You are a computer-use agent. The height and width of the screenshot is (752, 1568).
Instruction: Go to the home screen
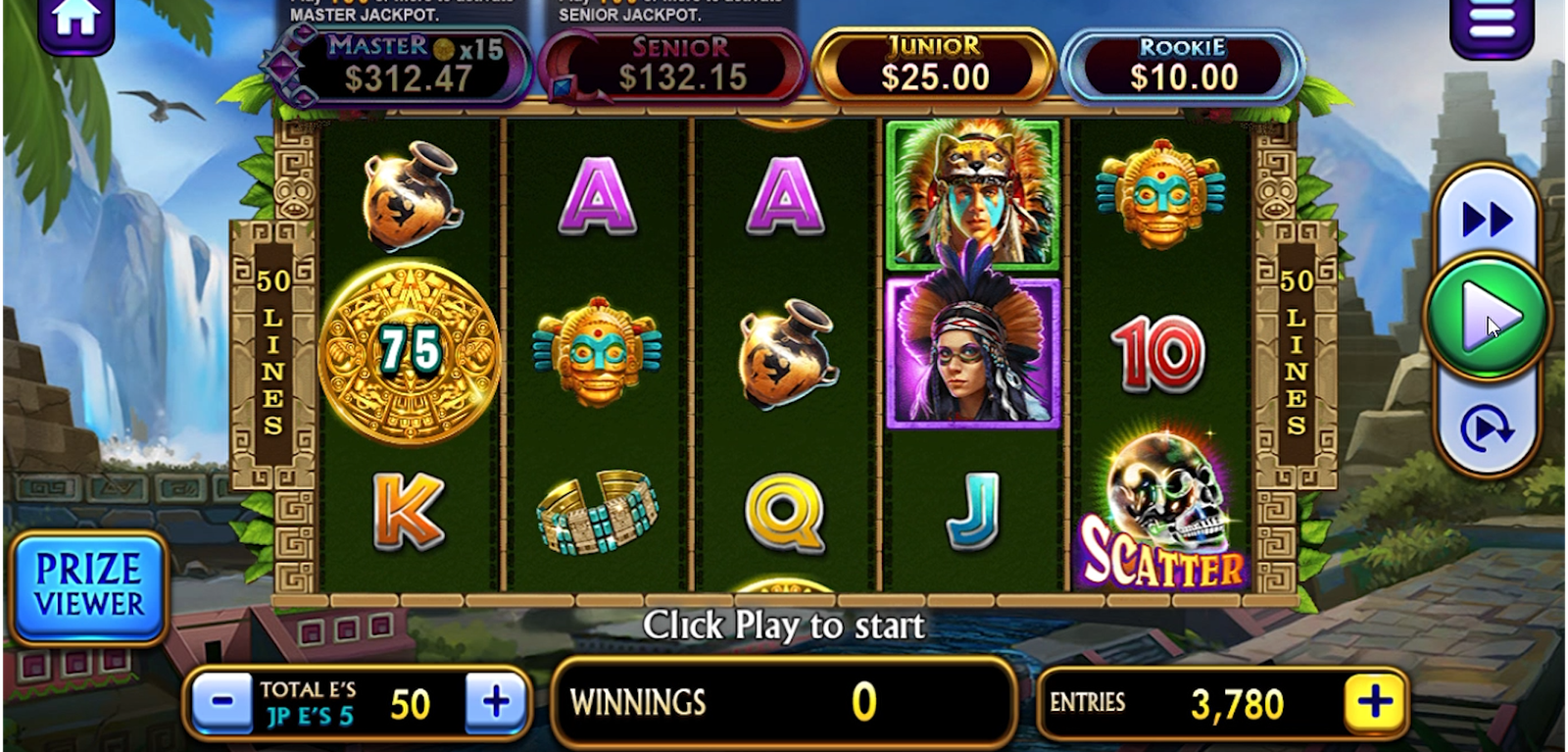click(75, 22)
